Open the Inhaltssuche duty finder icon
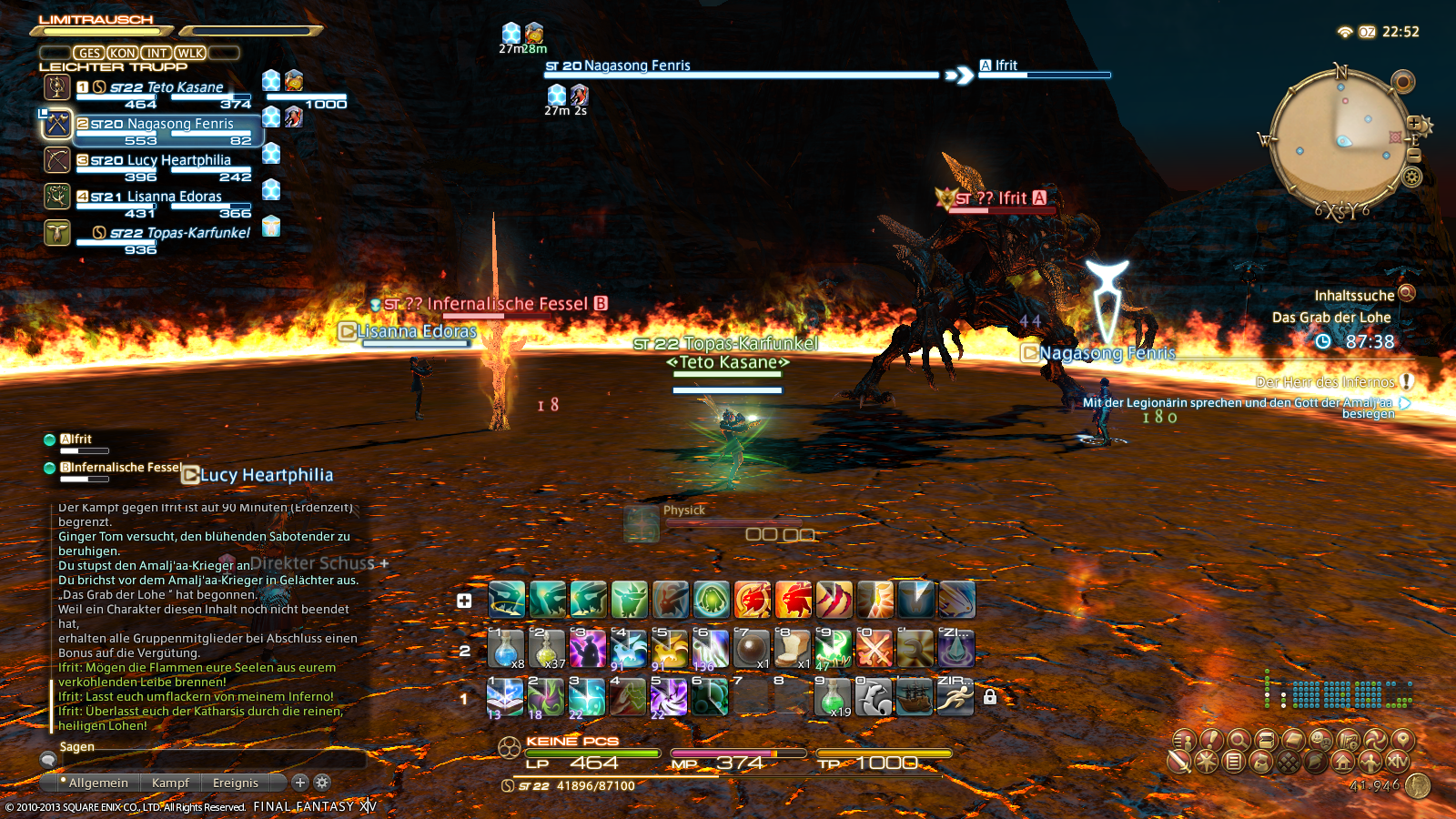1456x819 pixels. pos(1407,293)
